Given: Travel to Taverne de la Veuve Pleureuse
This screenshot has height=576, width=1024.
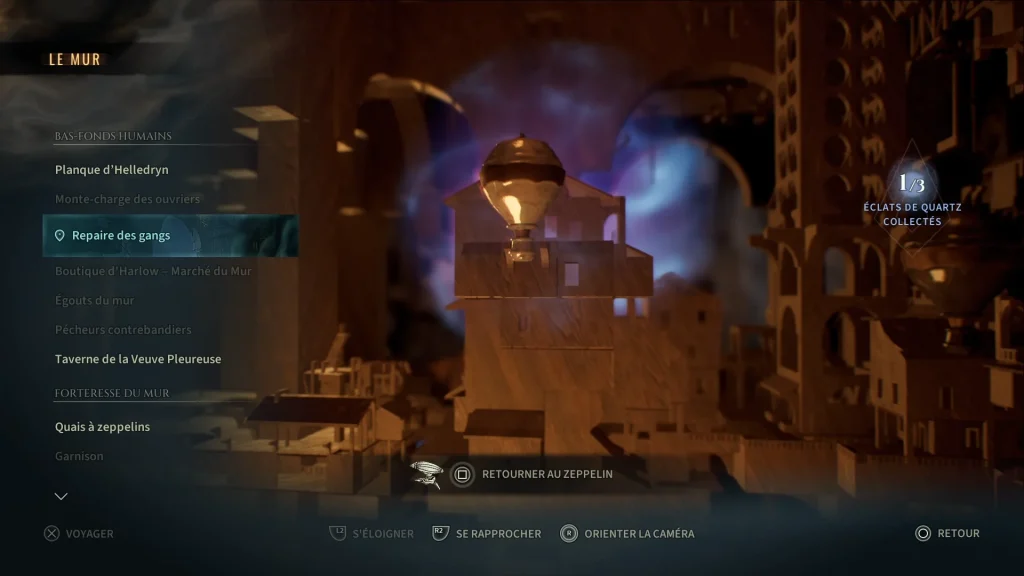Looking at the screenshot, I should tap(138, 359).
